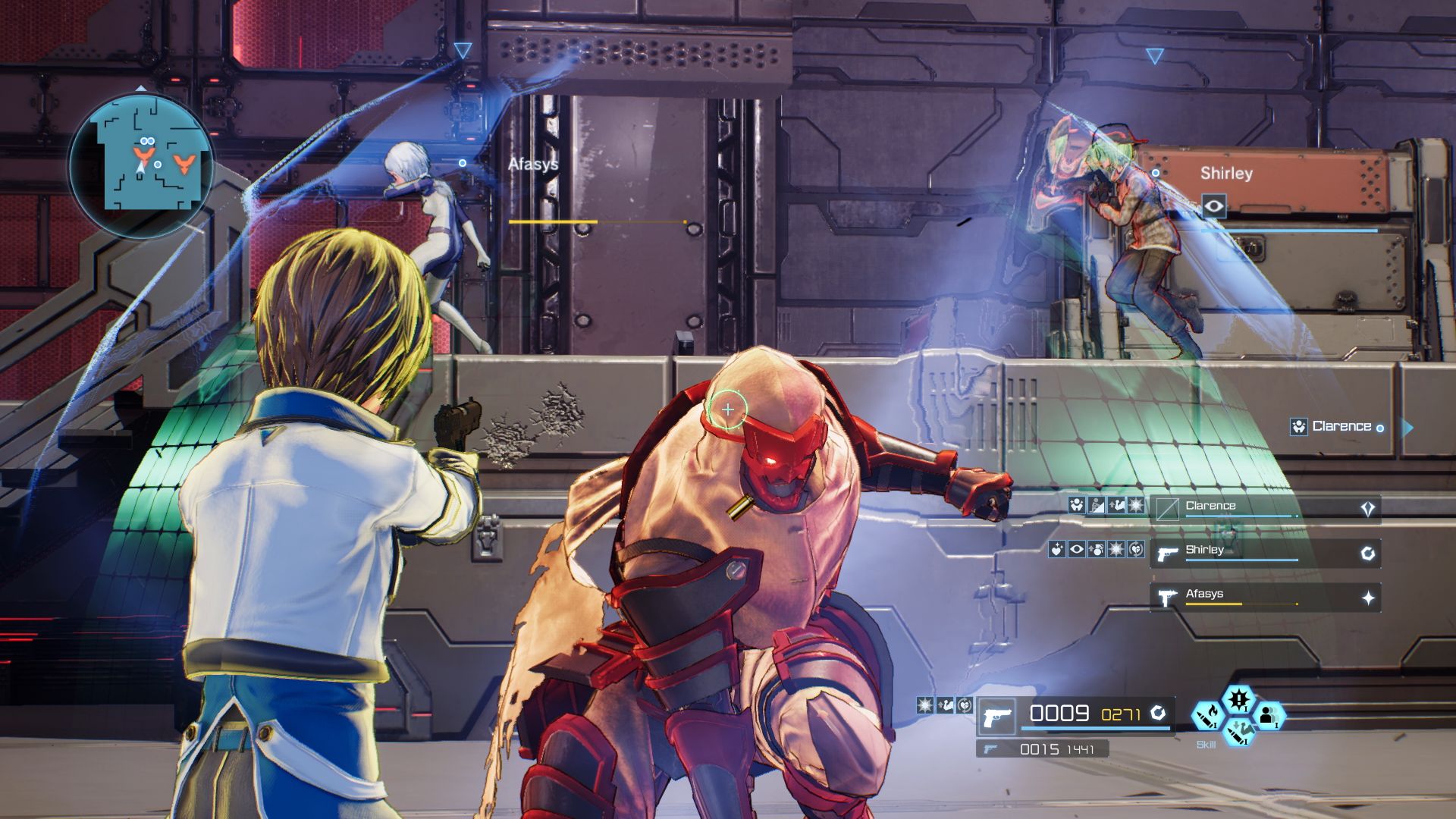This screenshot has height=819, width=1456.
Task: Expand Clarence's party member entry
Action: pyautogui.click(x=1369, y=505)
